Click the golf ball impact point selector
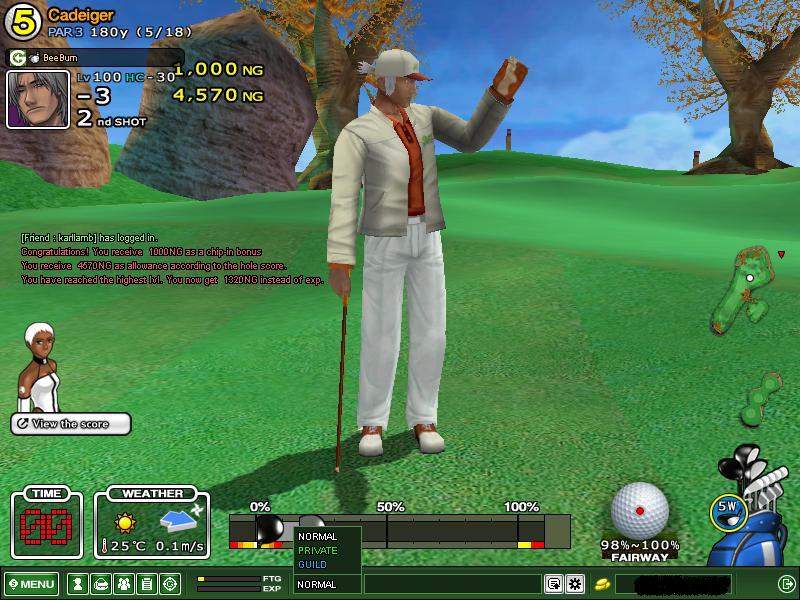 [x=640, y=511]
